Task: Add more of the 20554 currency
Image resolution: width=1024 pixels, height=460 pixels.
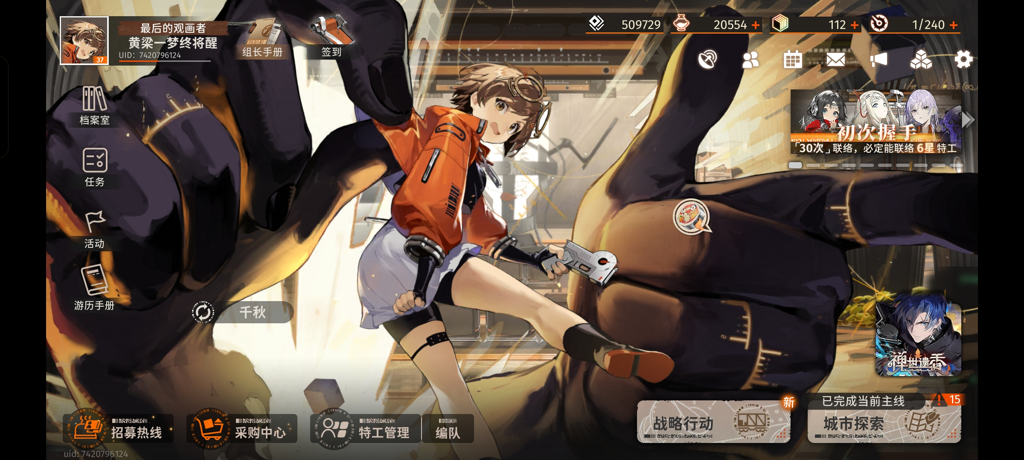Action: (x=755, y=25)
